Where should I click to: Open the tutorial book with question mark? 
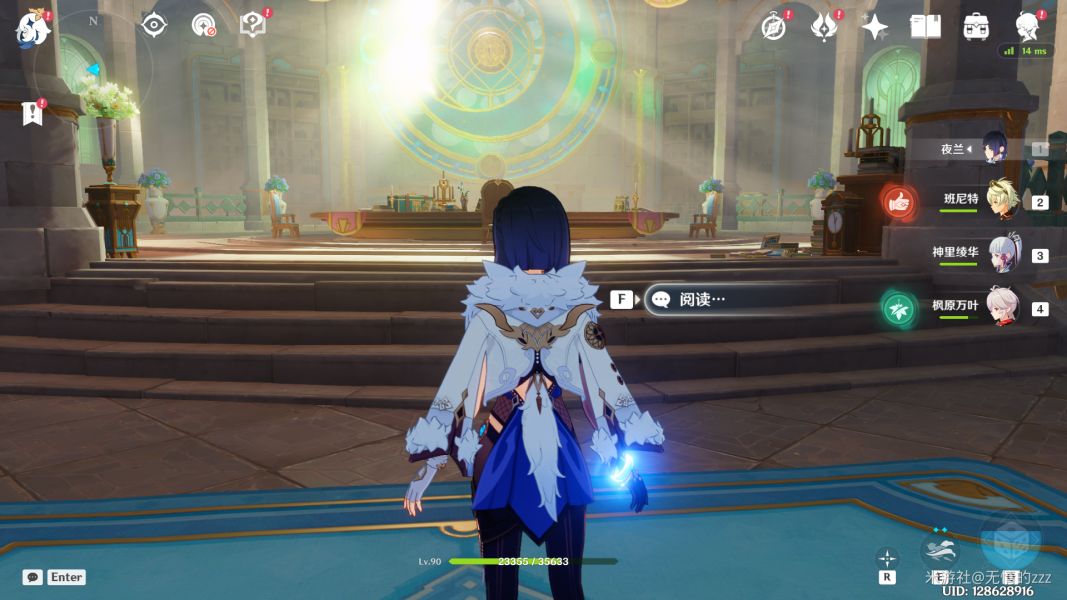point(253,25)
